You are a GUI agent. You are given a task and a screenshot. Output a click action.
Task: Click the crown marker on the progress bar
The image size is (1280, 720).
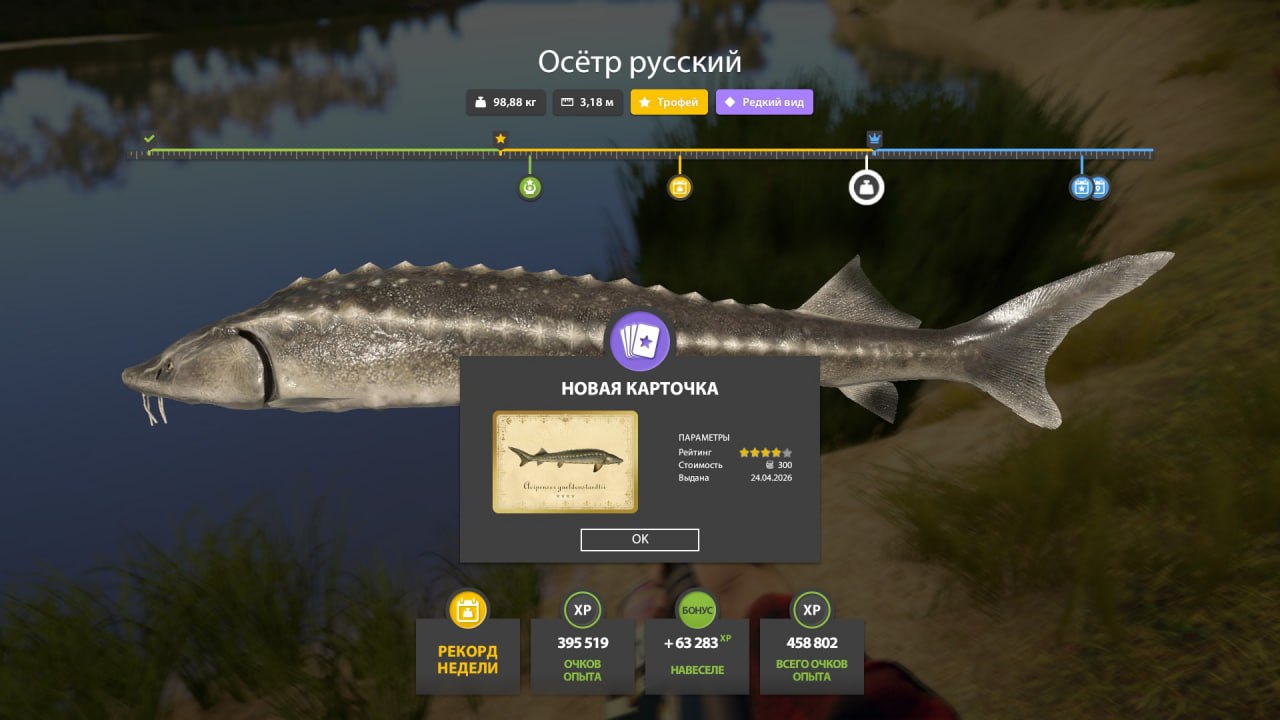coord(872,136)
